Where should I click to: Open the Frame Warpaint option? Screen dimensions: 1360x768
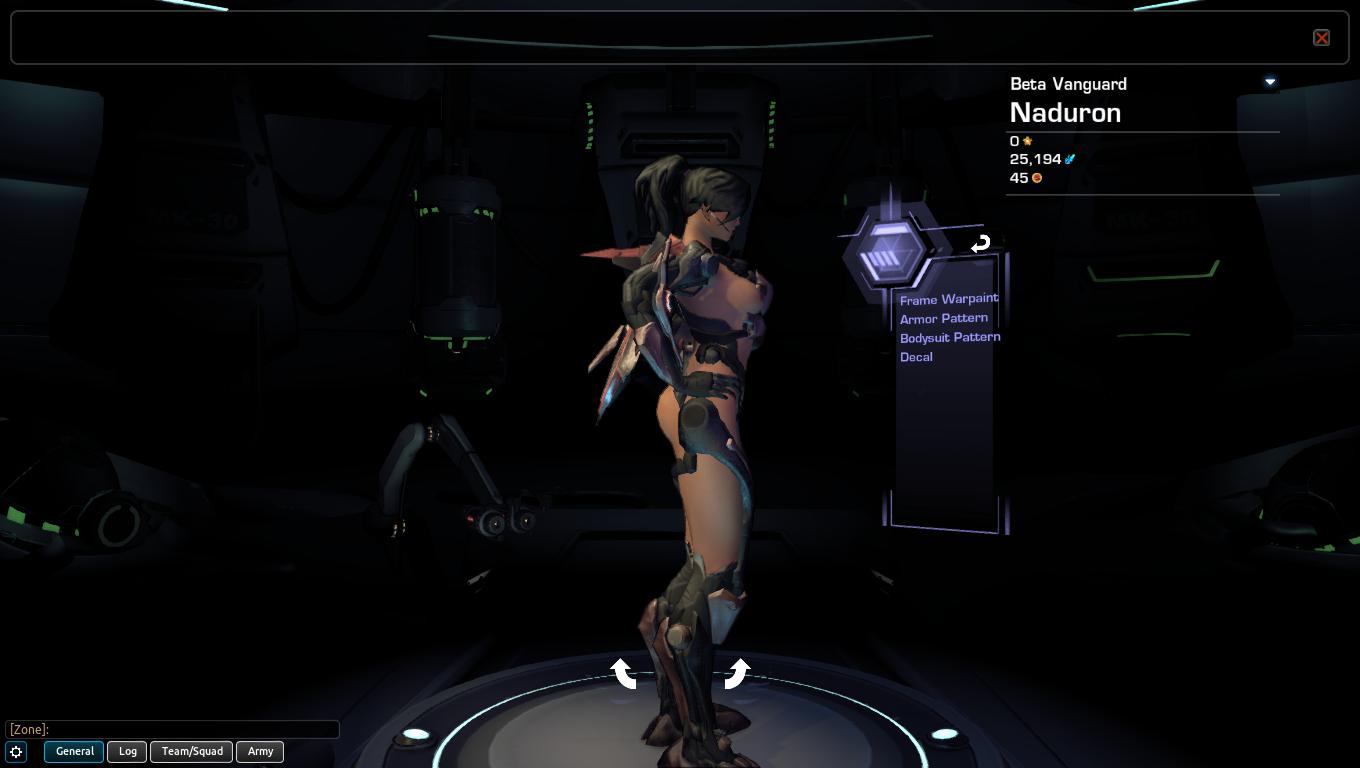pos(948,299)
